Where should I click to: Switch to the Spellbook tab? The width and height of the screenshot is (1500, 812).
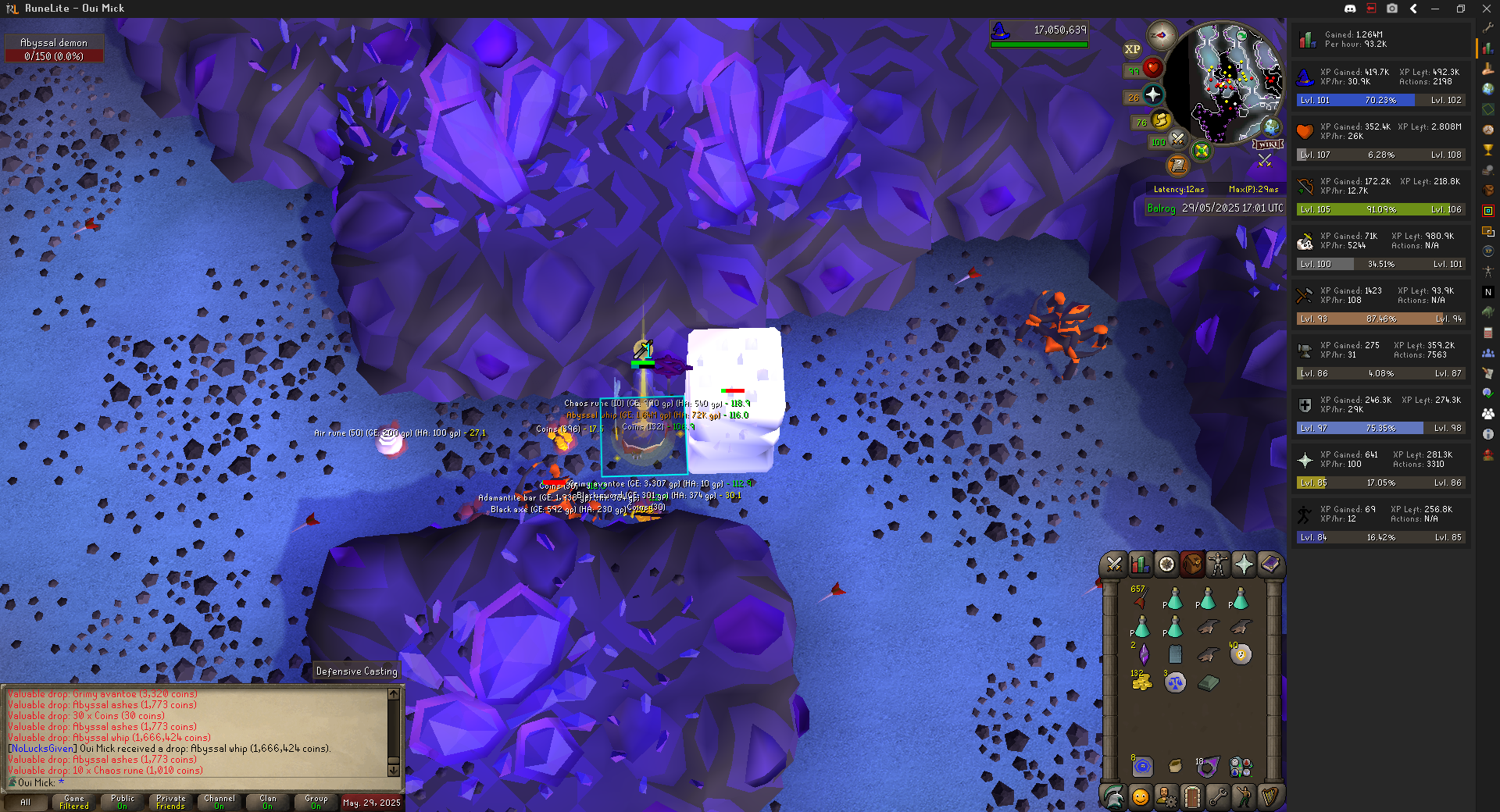point(1270,564)
